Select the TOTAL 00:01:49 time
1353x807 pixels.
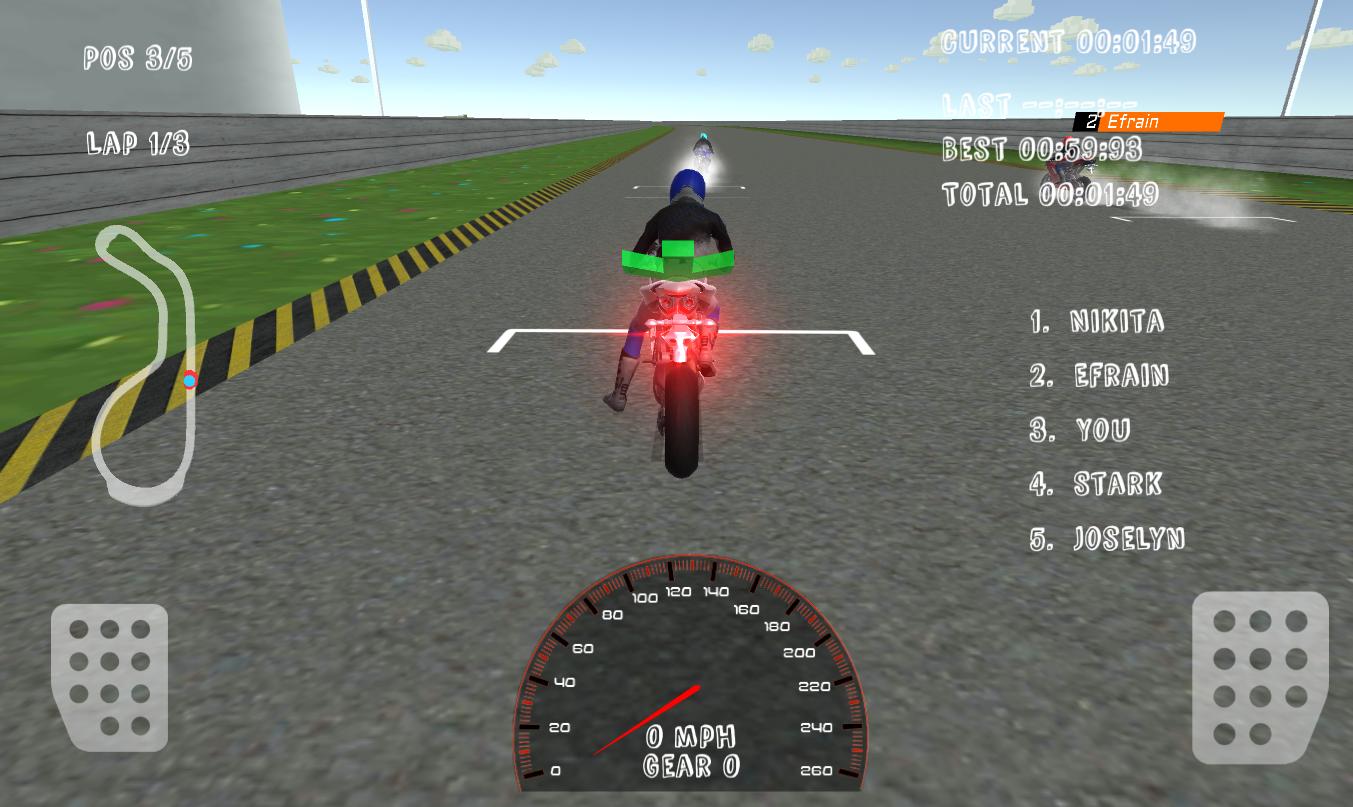point(1050,194)
